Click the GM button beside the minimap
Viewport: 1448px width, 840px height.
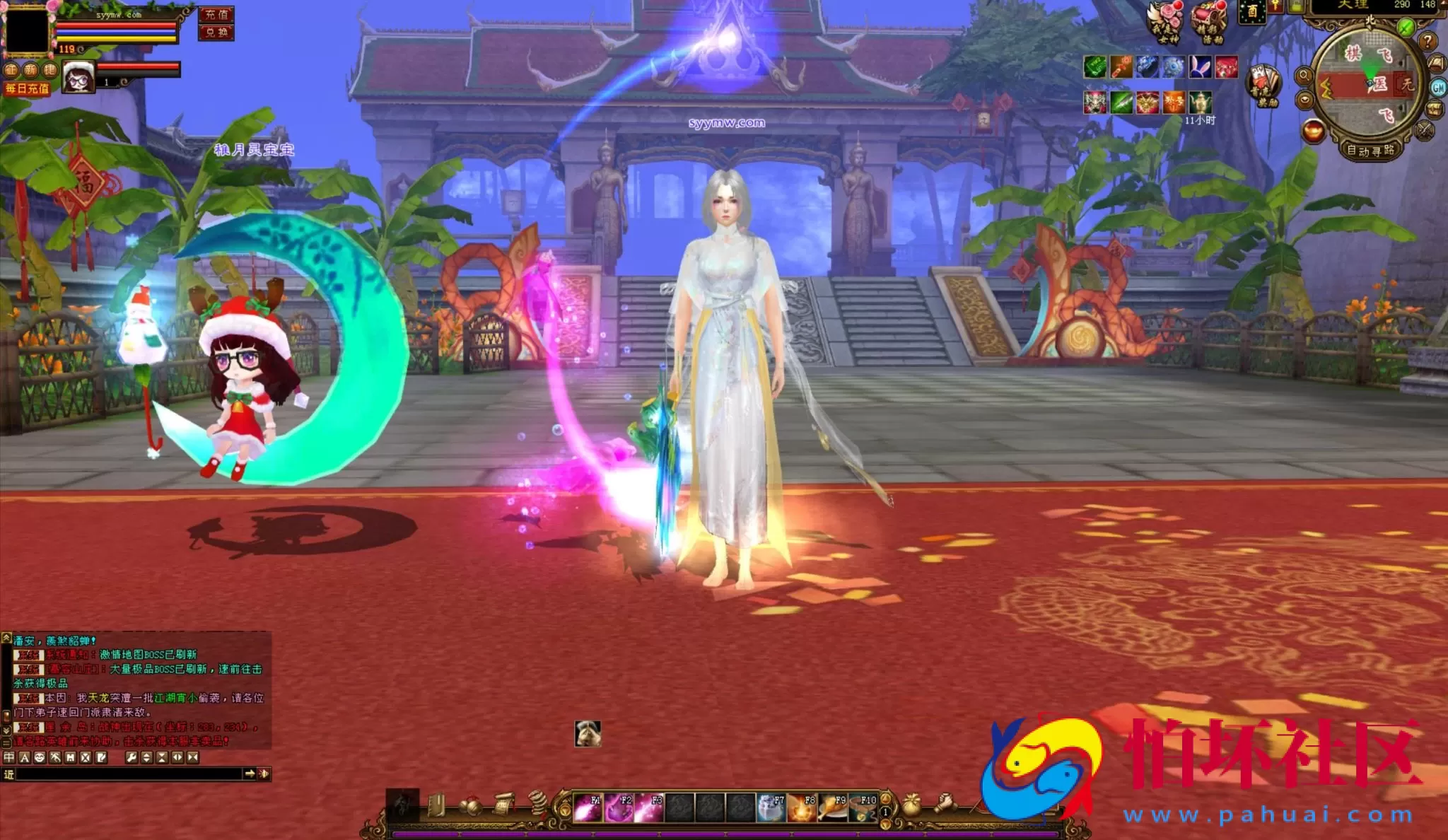1438,88
